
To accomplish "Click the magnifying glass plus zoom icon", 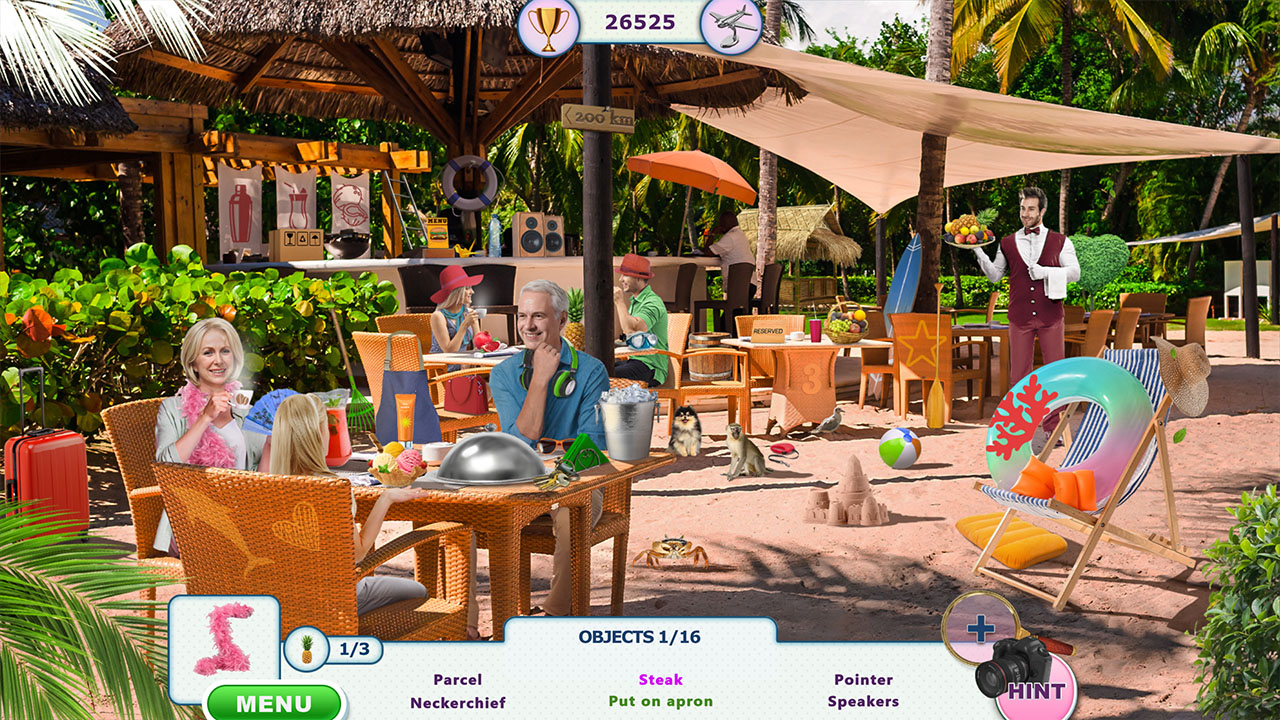I will (980, 631).
